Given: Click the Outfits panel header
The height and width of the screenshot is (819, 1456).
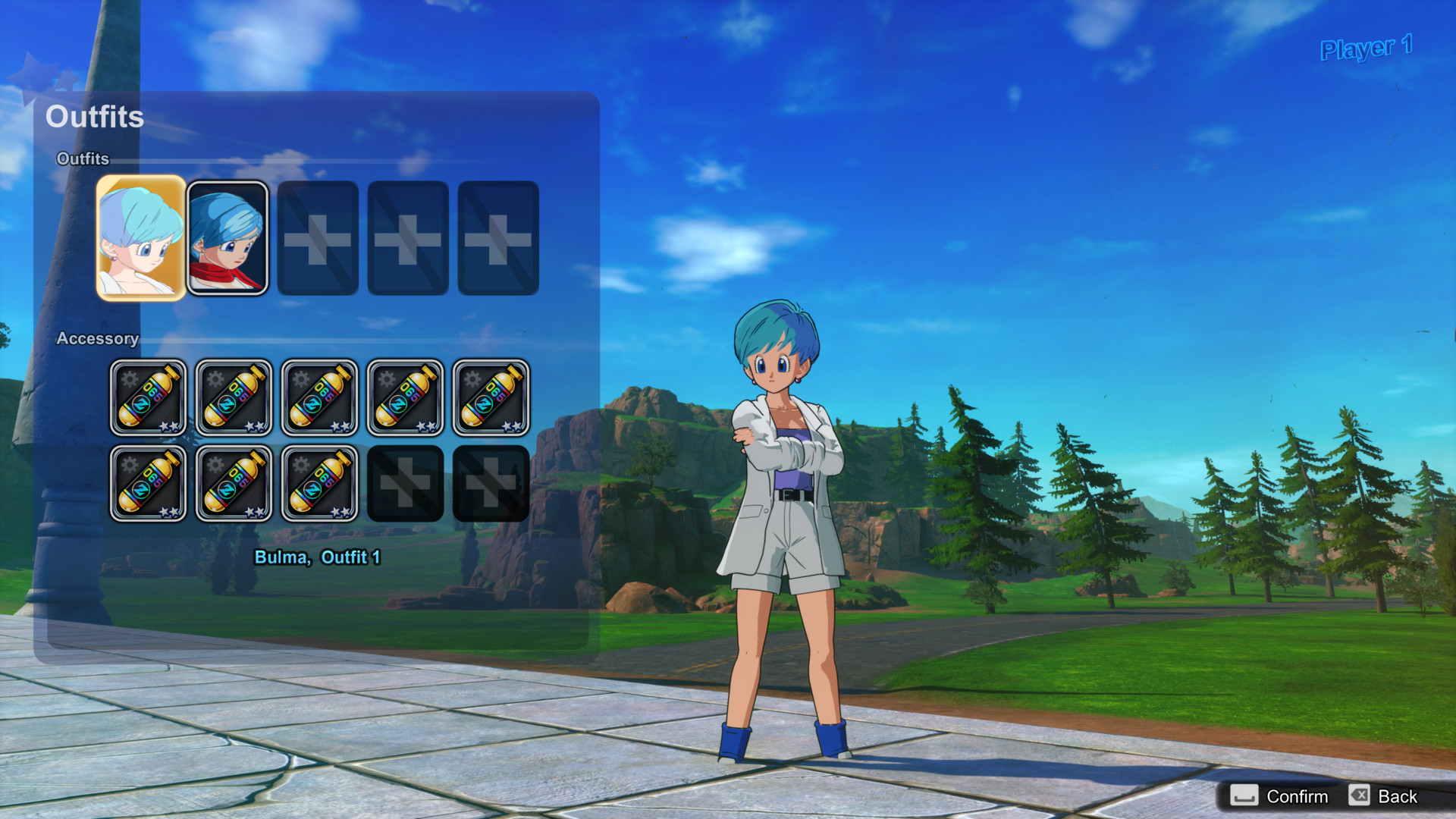Looking at the screenshot, I should click(x=95, y=118).
